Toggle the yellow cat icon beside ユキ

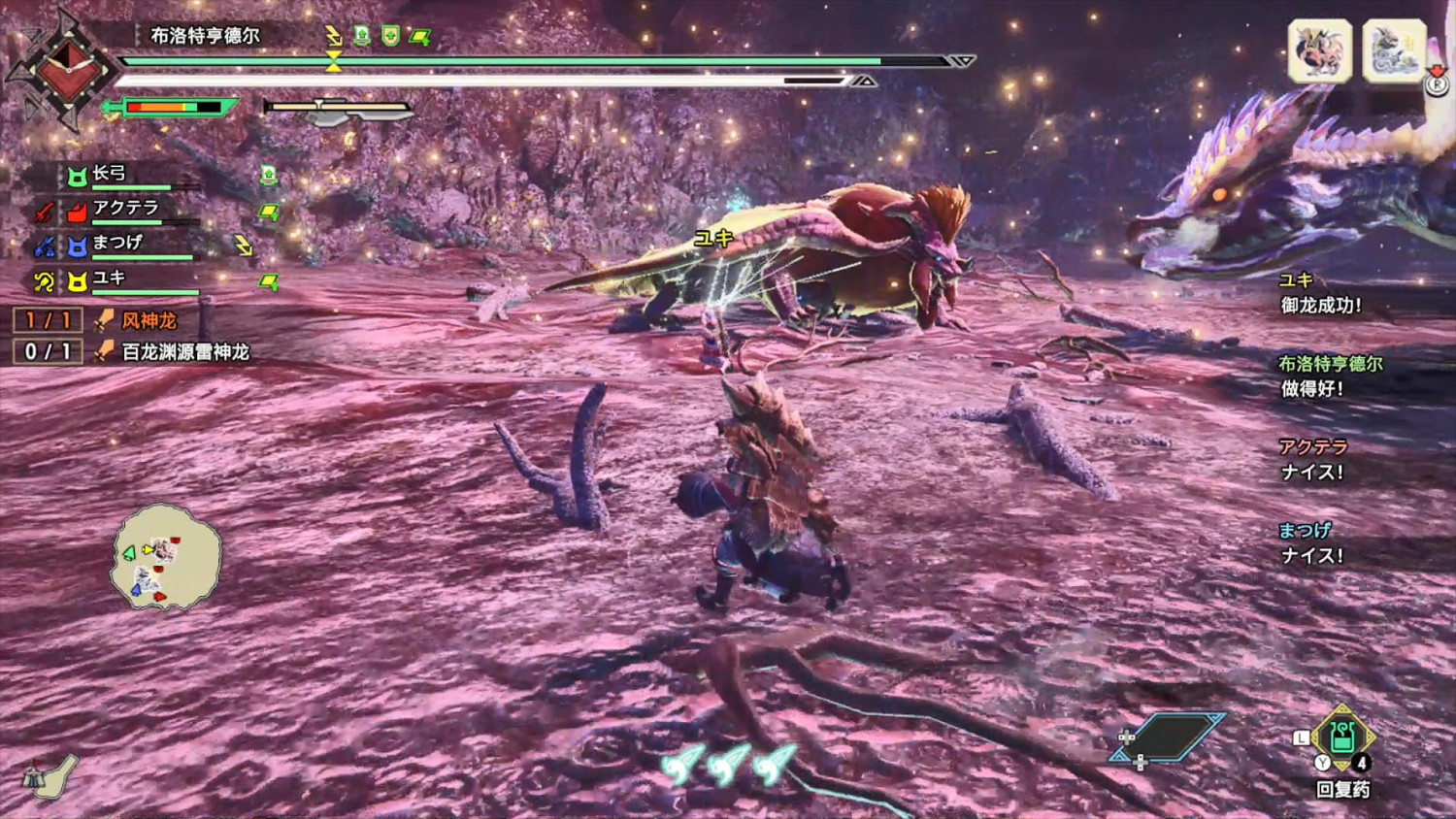(78, 280)
